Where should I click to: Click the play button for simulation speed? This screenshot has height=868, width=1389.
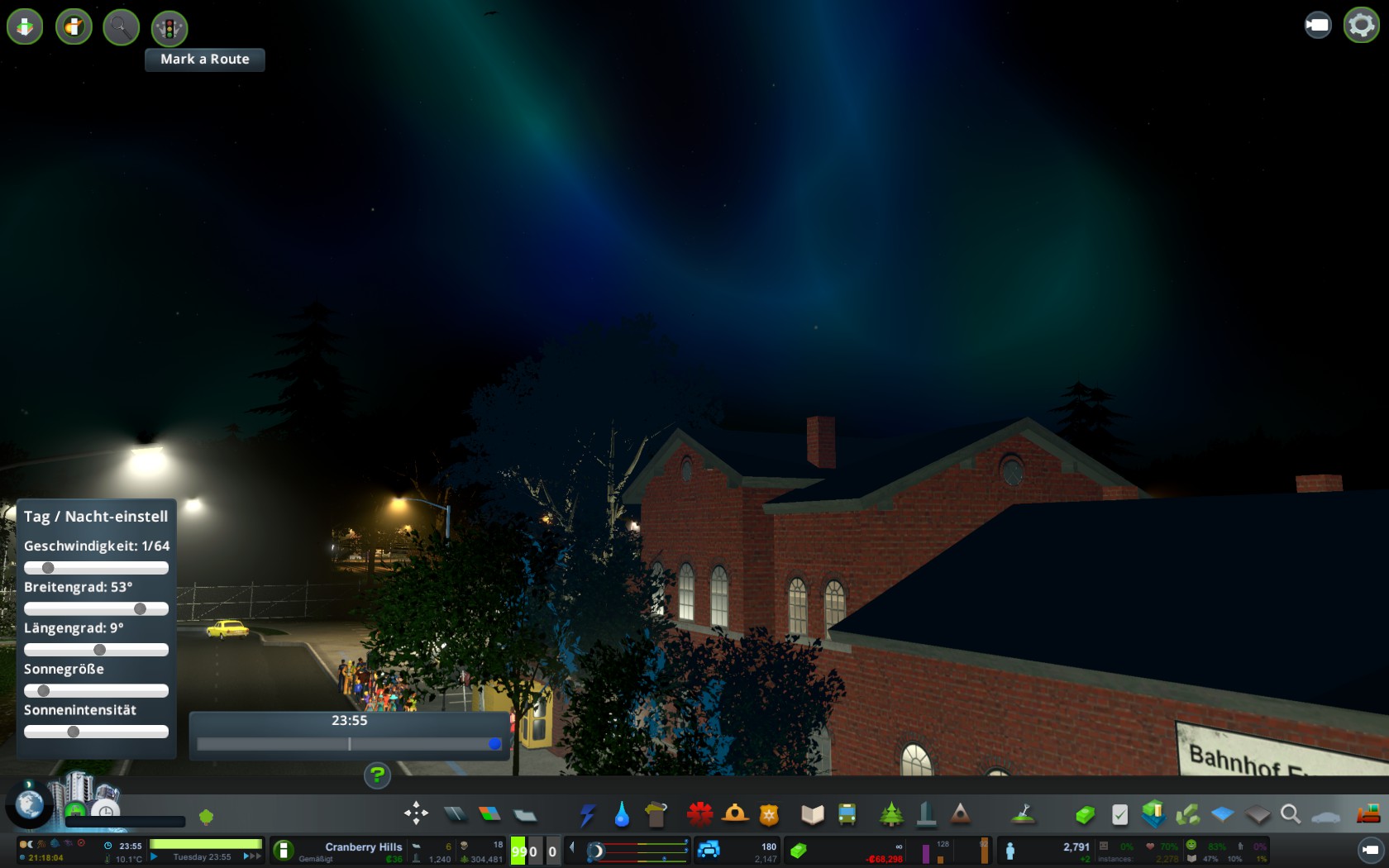pos(155,857)
